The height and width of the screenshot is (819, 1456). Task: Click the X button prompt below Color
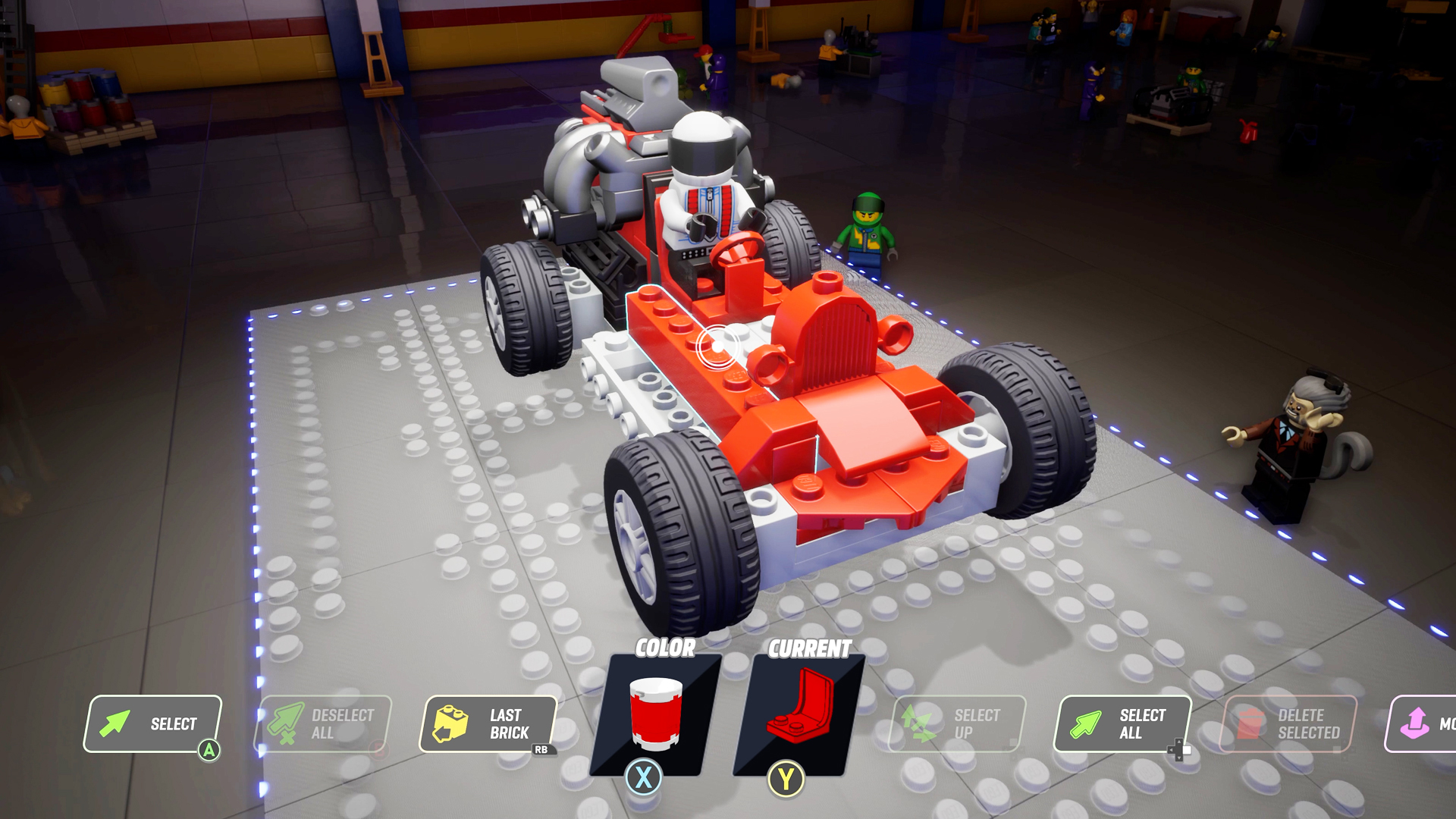[643, 777]
